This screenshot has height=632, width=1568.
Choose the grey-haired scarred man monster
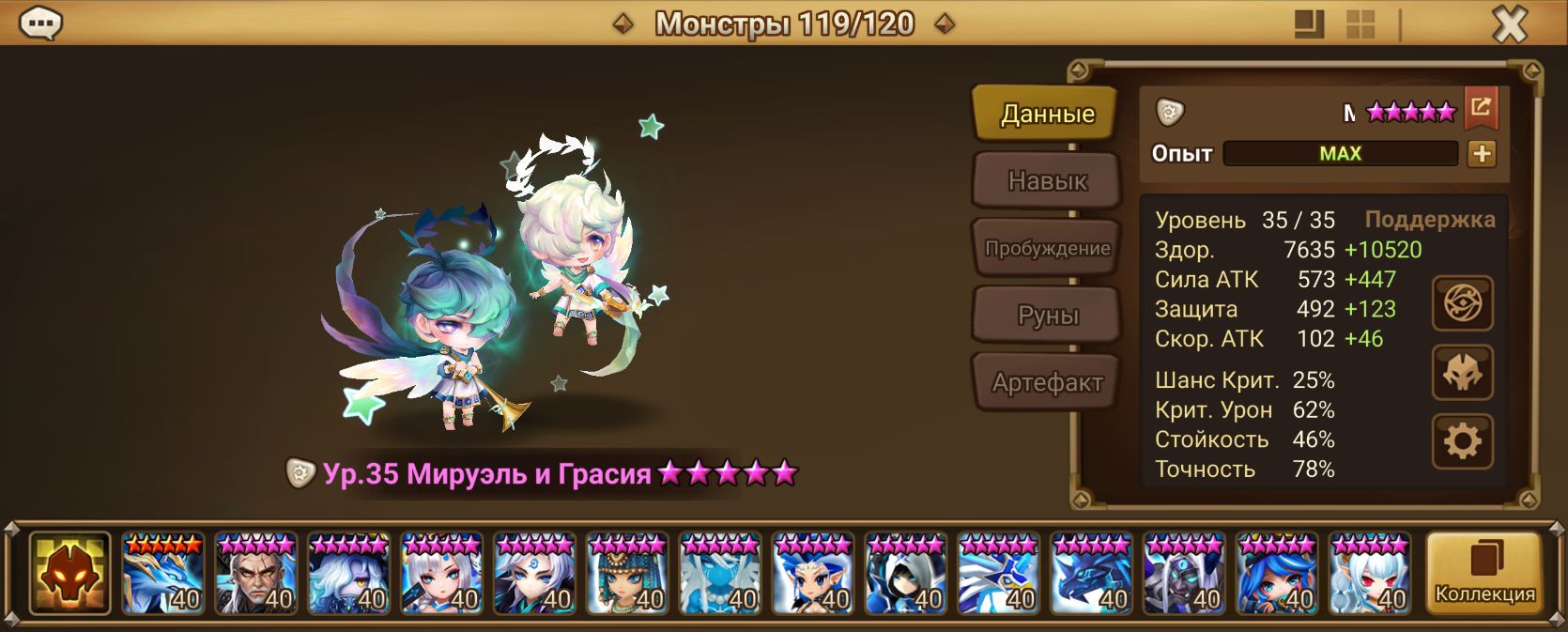(255, 573)
